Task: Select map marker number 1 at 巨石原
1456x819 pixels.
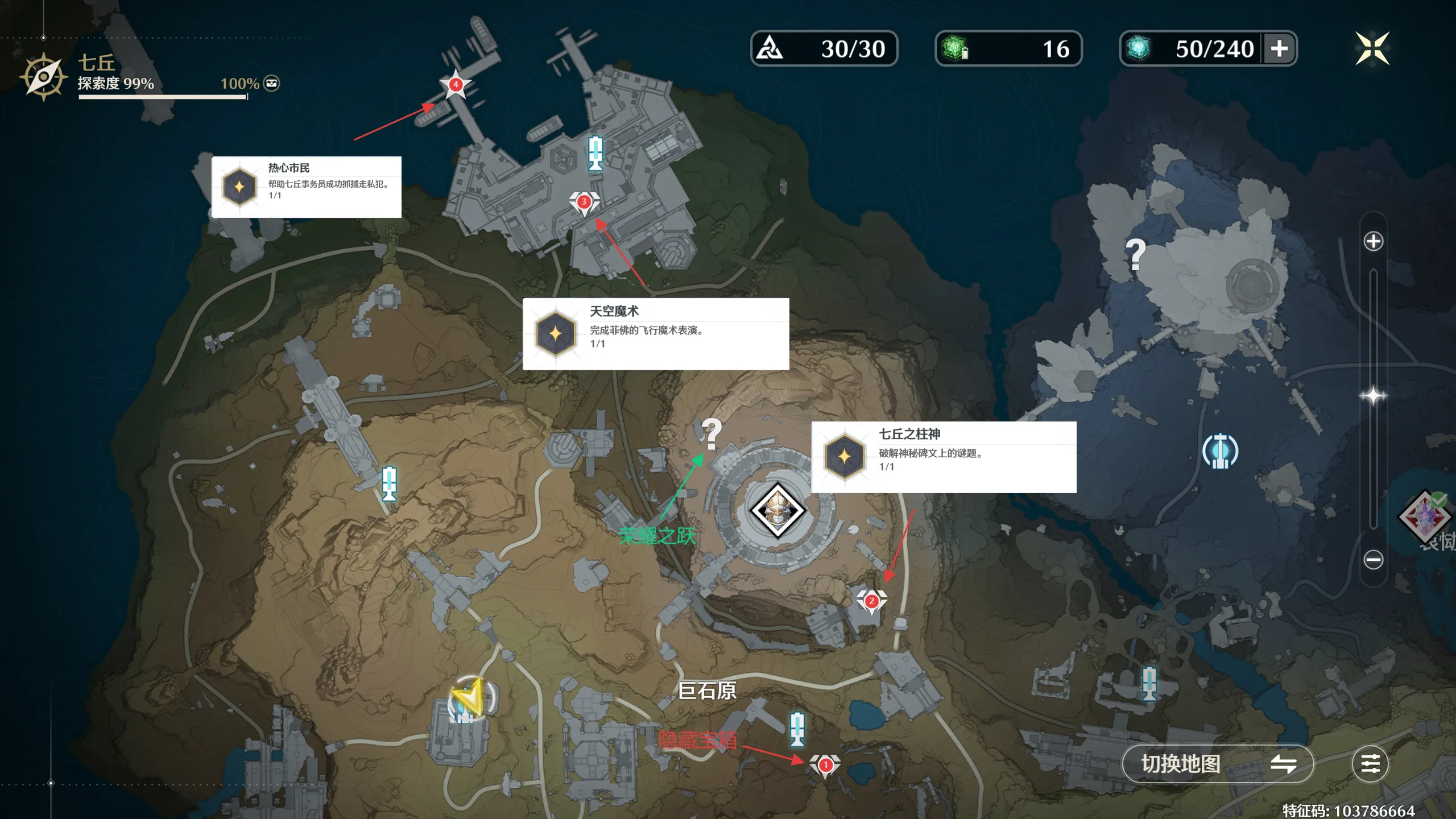Action: pos(825,766)
